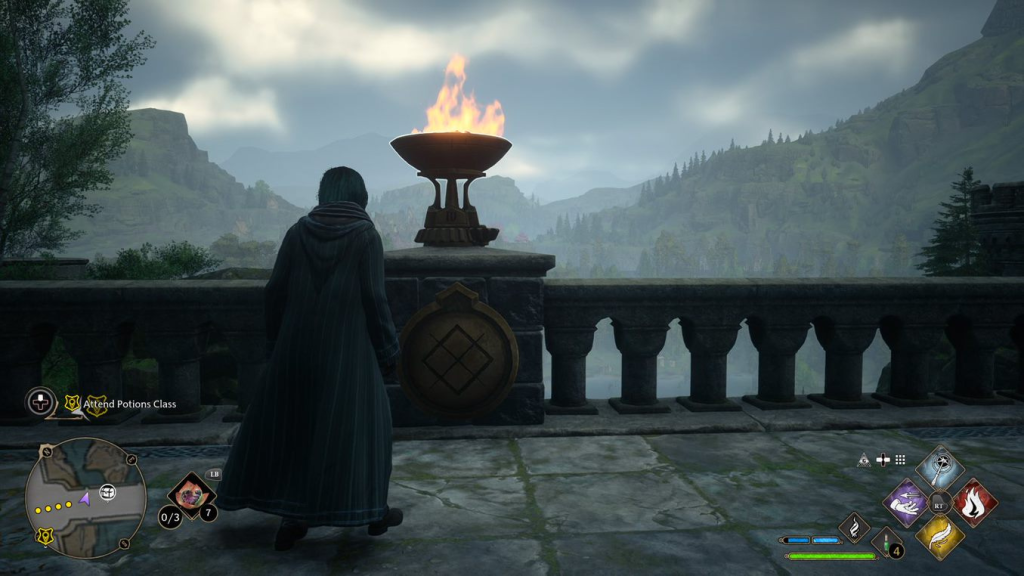Use the blue wand light spell
The width and height of the screenshot is (1024, 576).
point(940,468)
